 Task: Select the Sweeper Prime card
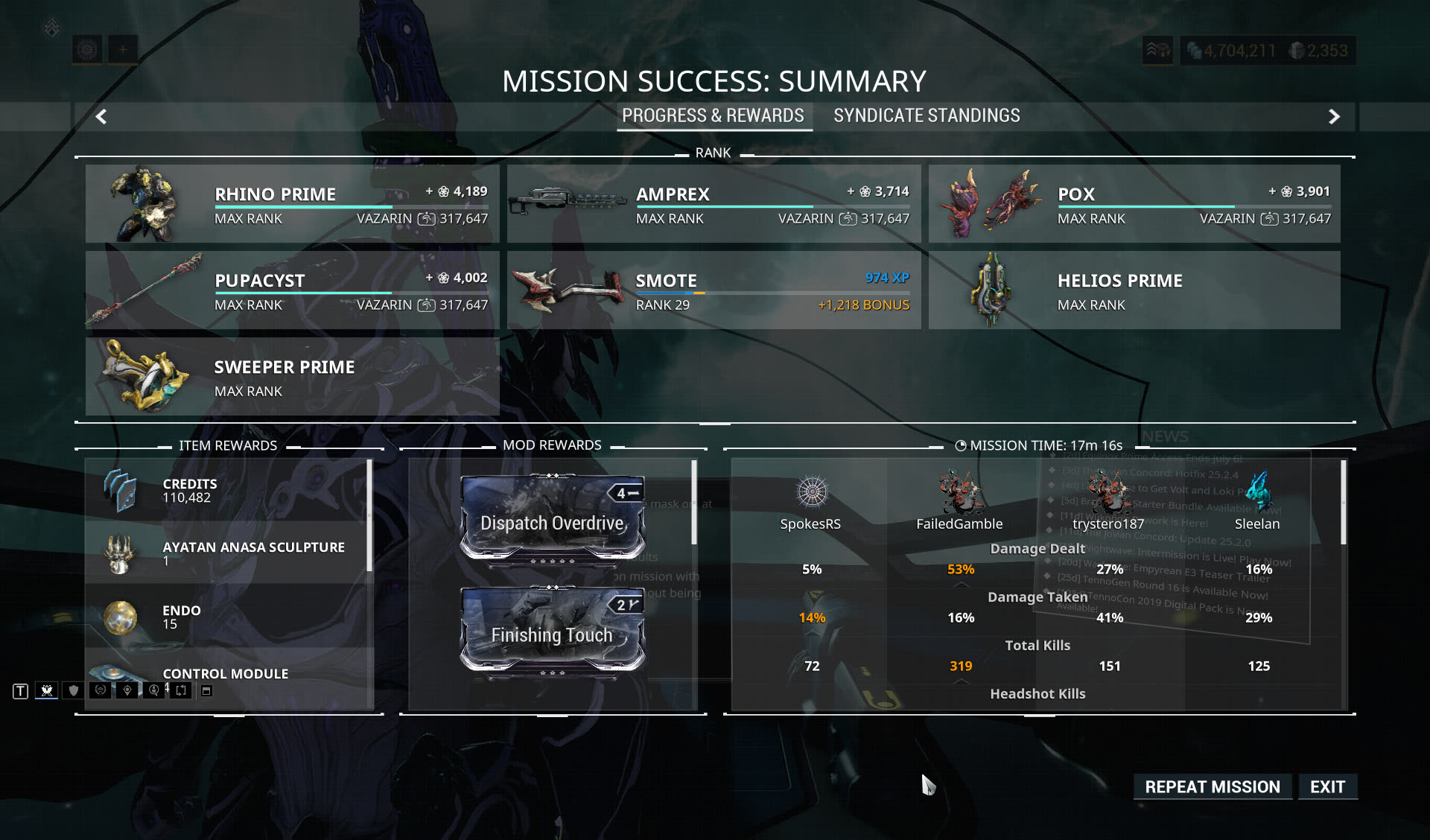tap(292, 376)
